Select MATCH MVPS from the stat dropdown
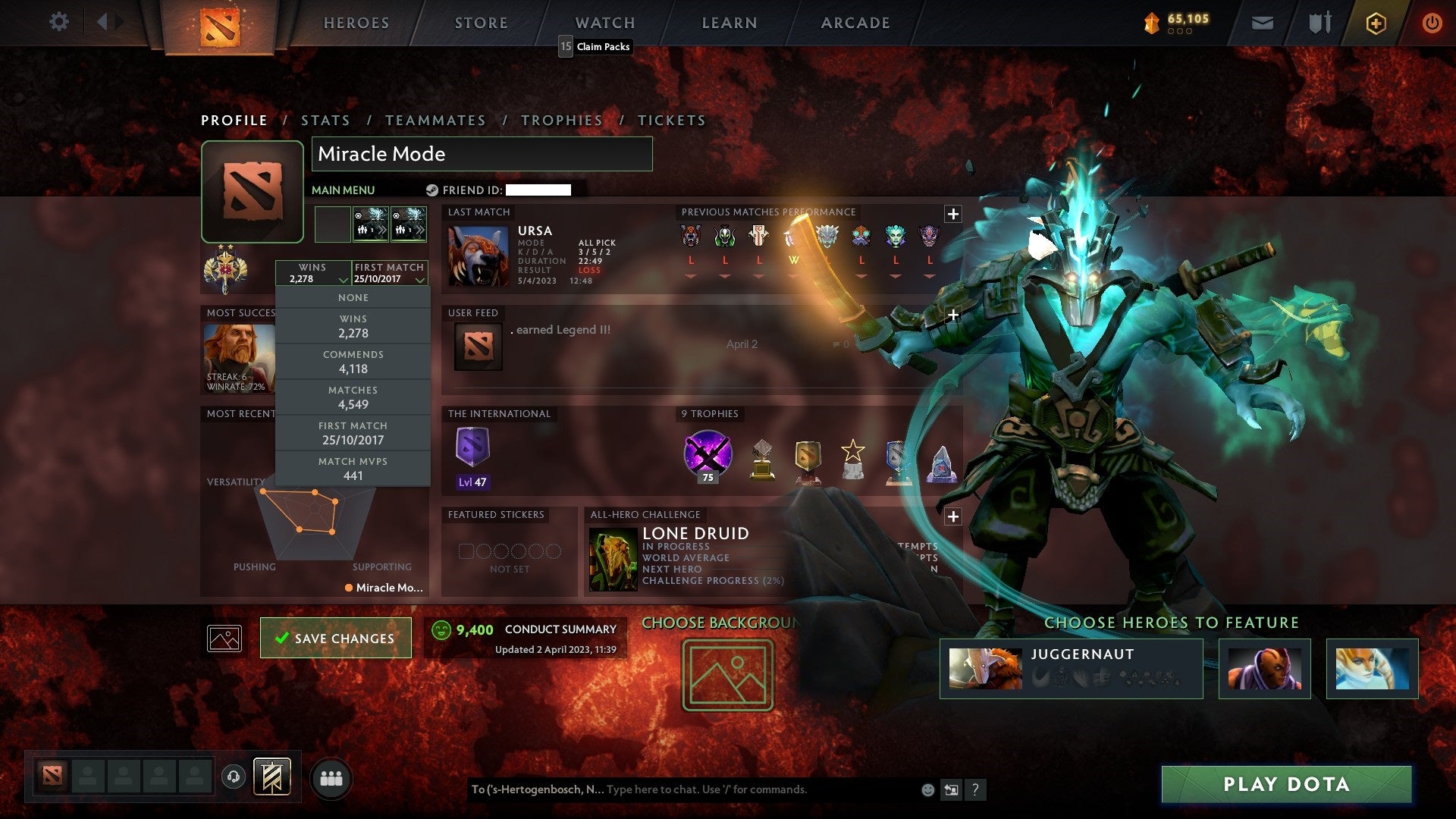Image resolution: width=1456 pixels, height=819 pixels. click(x=353, y=468)
